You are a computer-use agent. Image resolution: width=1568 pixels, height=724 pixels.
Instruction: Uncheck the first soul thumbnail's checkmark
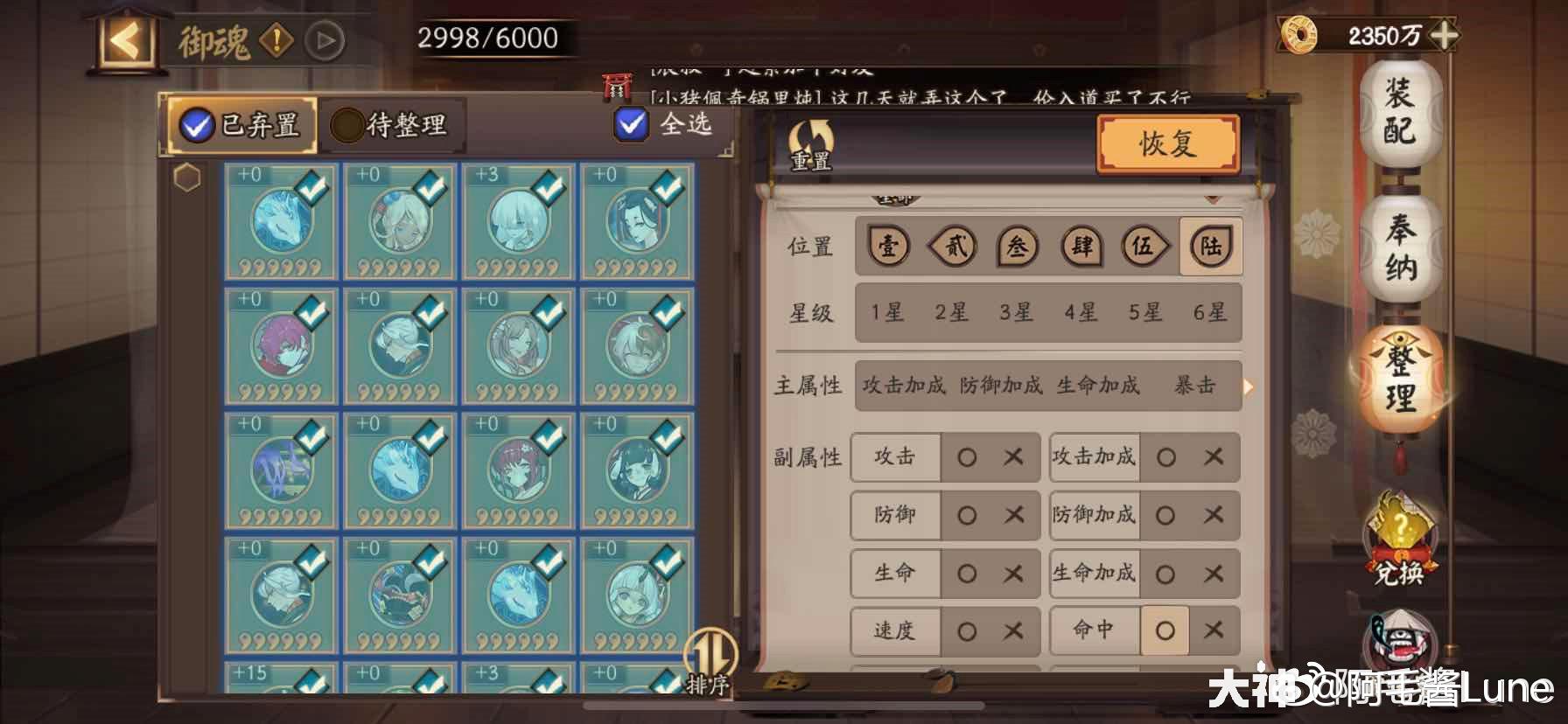click(313, 184)
